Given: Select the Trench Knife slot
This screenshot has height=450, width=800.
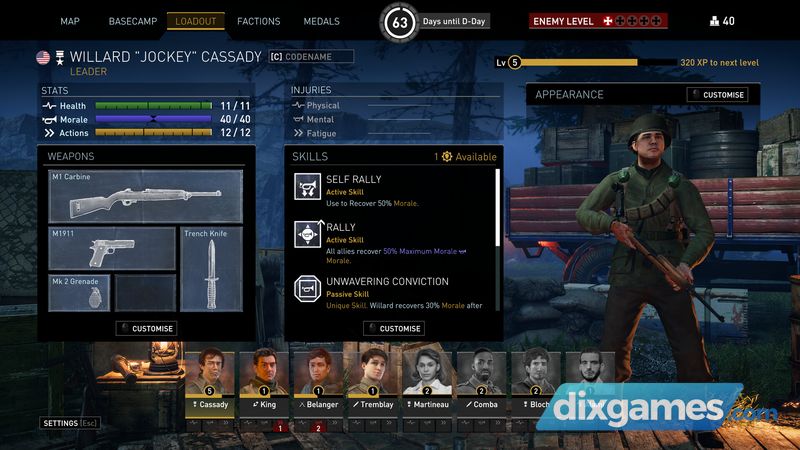Looking at the screenshot, I should 211,268.
